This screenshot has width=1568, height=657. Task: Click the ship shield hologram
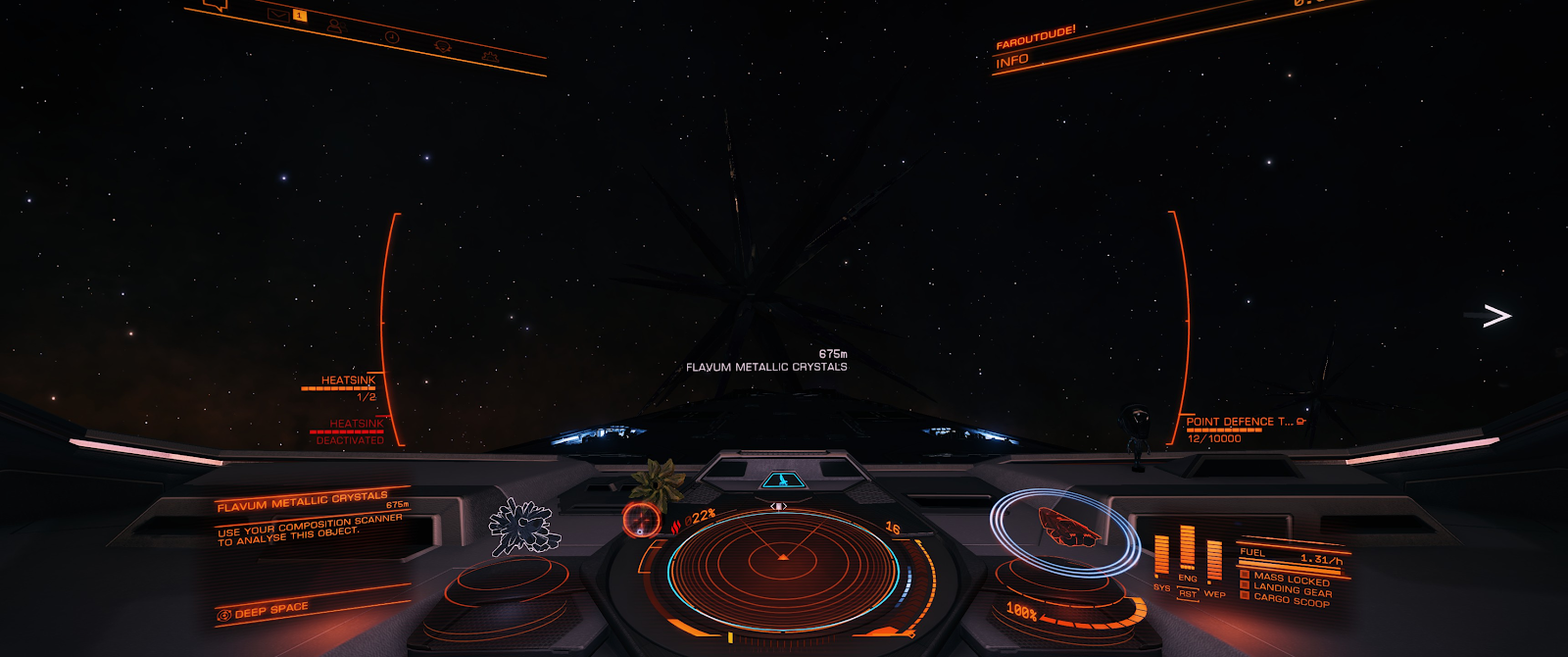click(x=1066, y=529)
